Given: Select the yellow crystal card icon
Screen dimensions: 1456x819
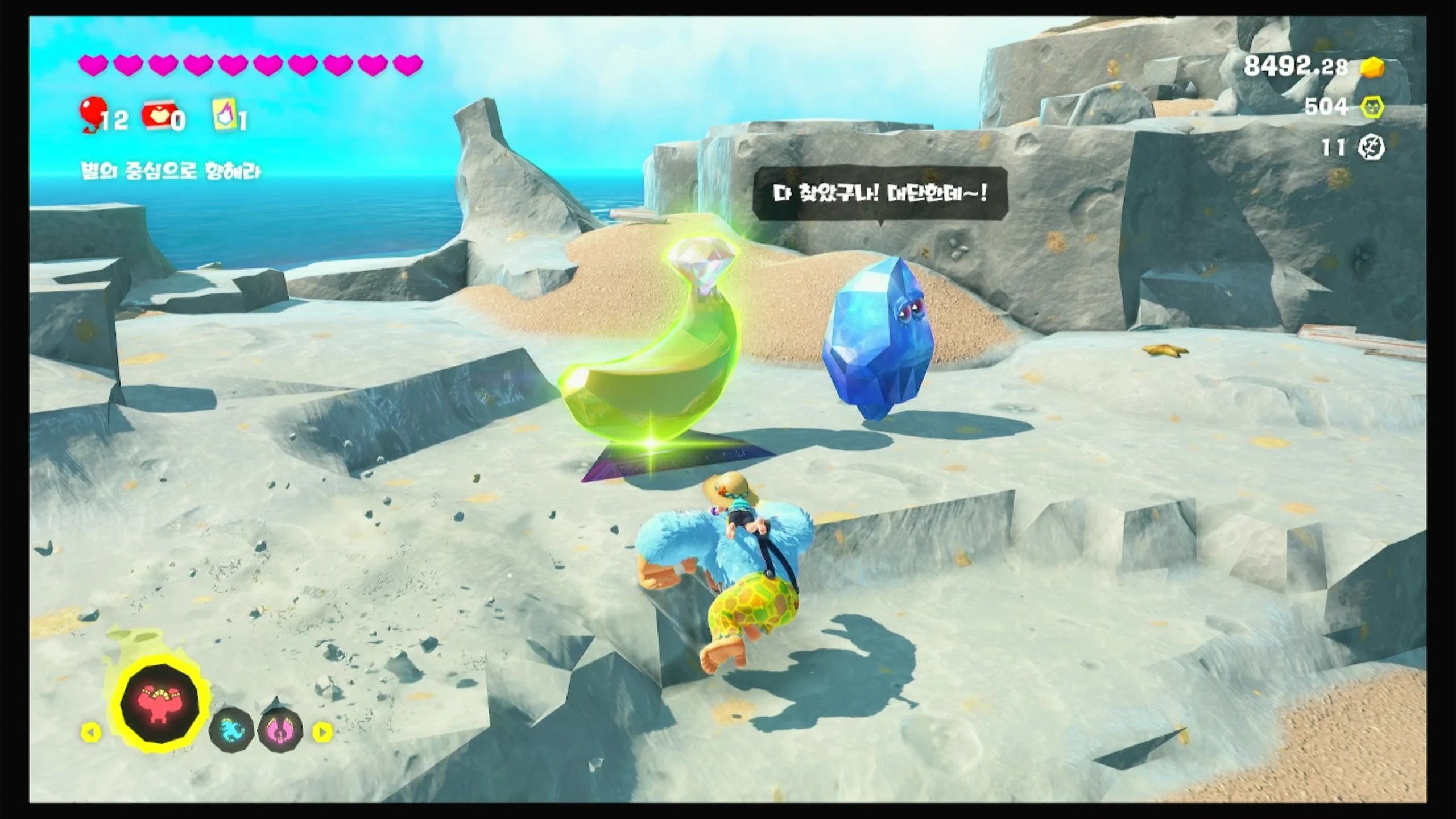Looking at the screenshot, I should click(224, 114).
